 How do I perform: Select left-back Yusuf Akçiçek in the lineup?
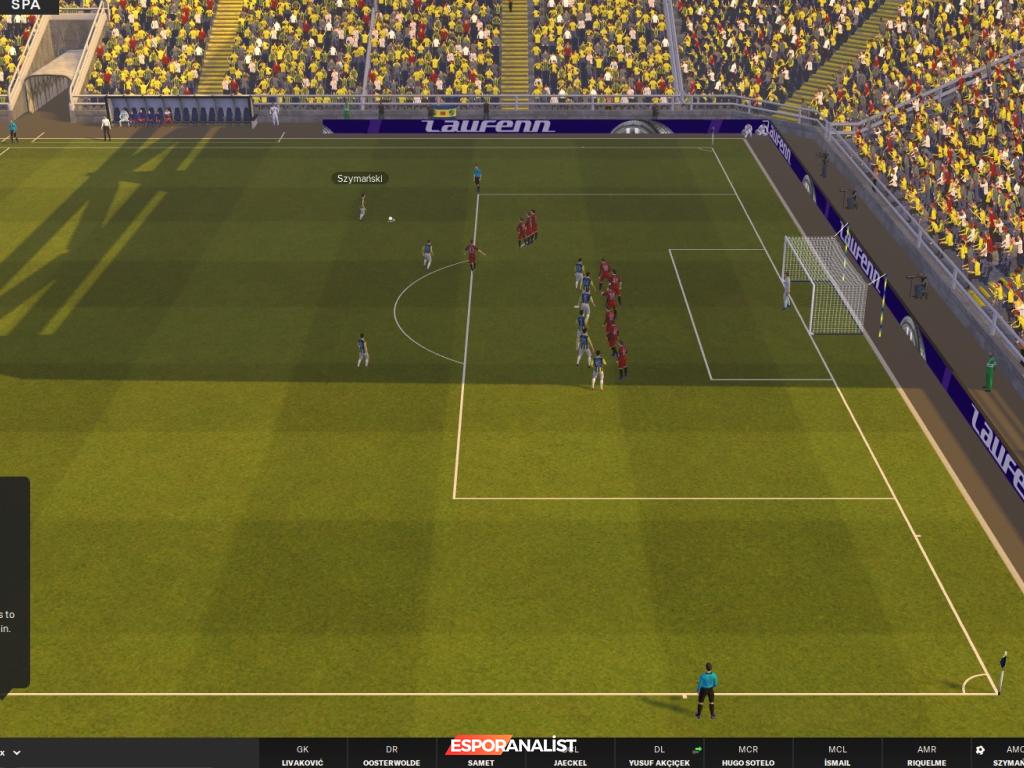coord(659,756)
